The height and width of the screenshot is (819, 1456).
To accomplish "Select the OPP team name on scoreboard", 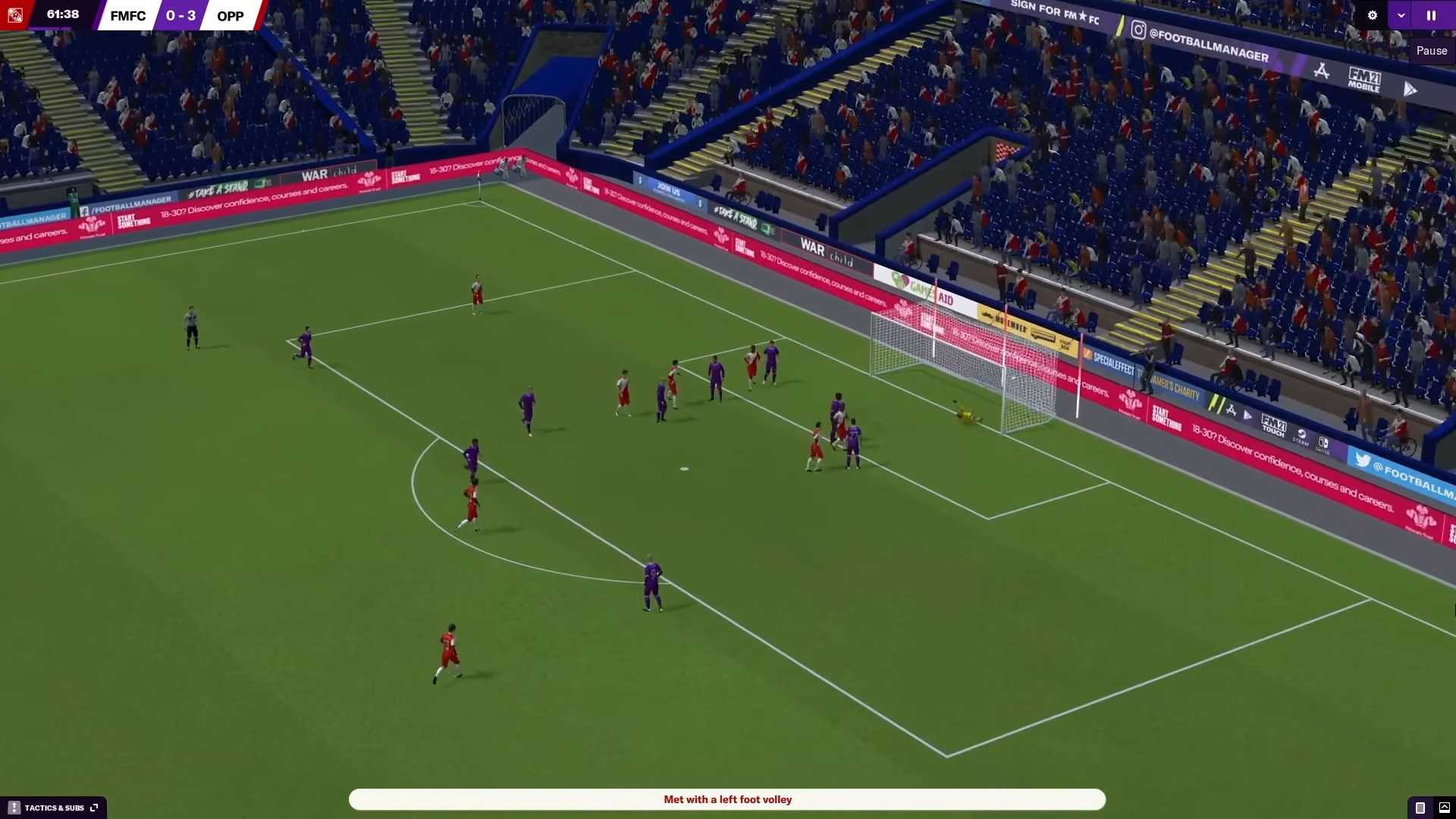I will click(x=231, y=16).
